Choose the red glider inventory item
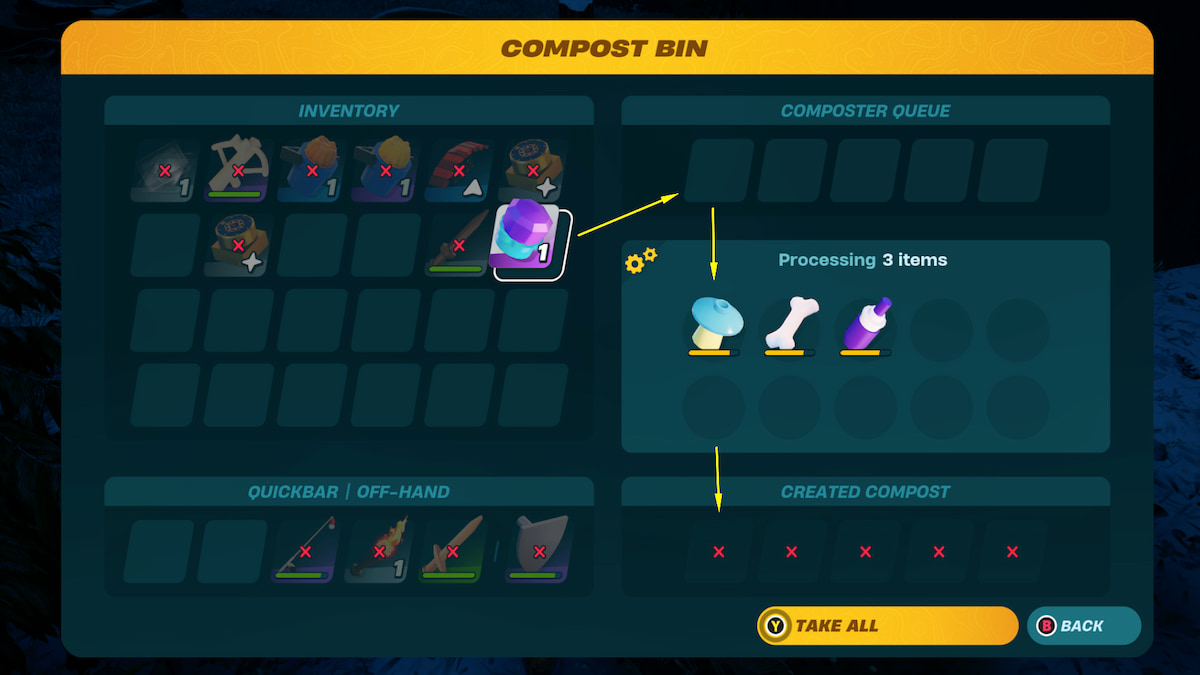The image size is (1200, 675). 459,170
